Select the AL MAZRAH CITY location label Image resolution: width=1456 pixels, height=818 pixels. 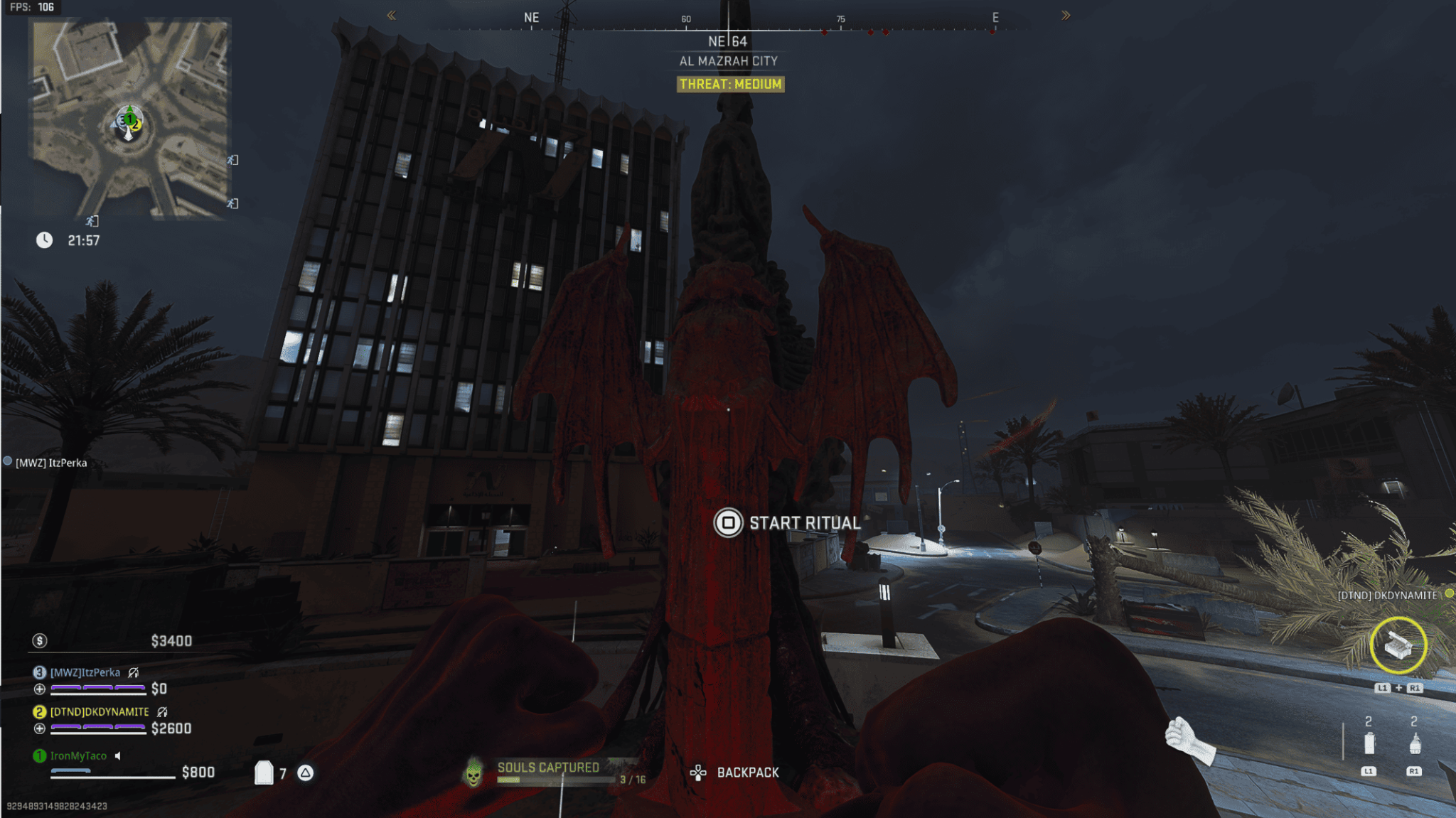[728, 60]
